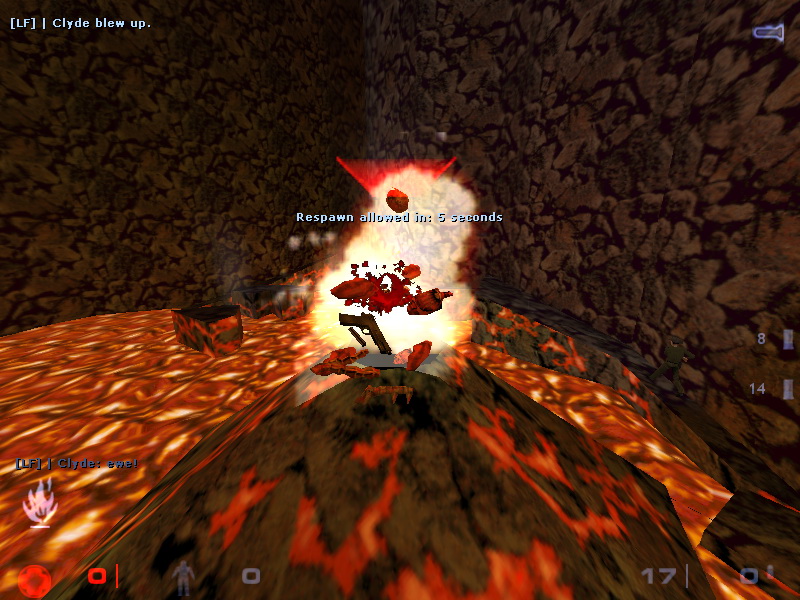The width and height of the screenshot is (800, 600).
Task: Select the red health cross icon
Action: [x=34, y=578]
